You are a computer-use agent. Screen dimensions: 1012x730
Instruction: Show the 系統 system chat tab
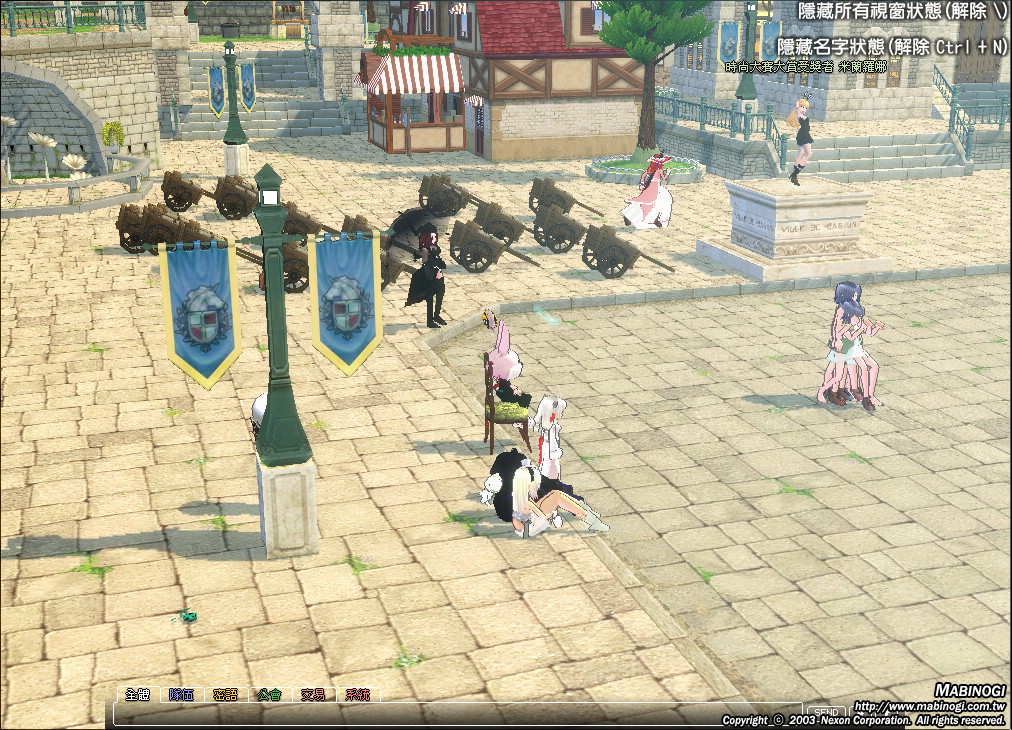click(x=357, y=694)
